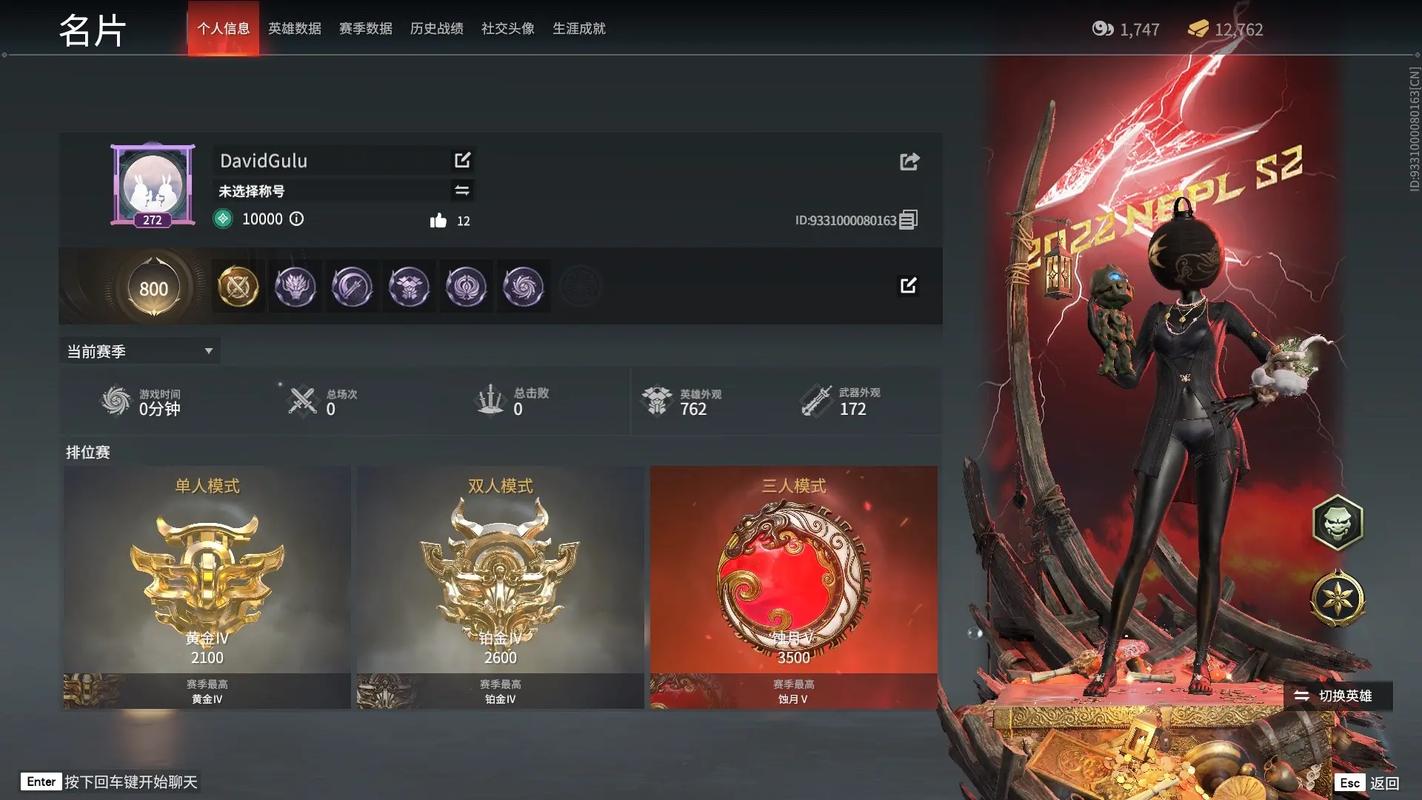Swap the 未选择称号 title
This screenshot has width=1422, height=800.
[x=462, y=190]
